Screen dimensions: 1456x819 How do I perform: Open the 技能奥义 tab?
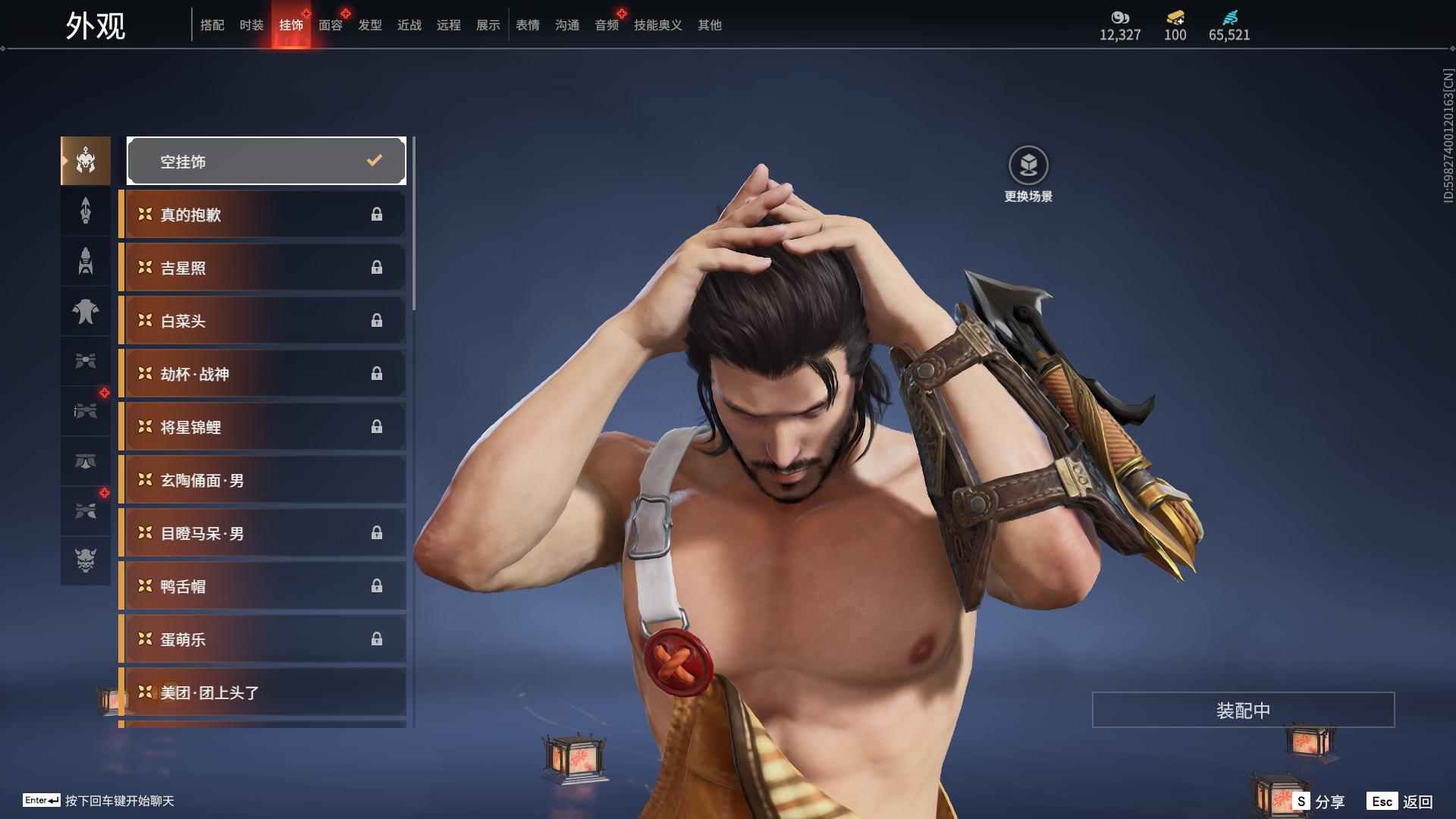pyautogui.click(x=657, y=25)
